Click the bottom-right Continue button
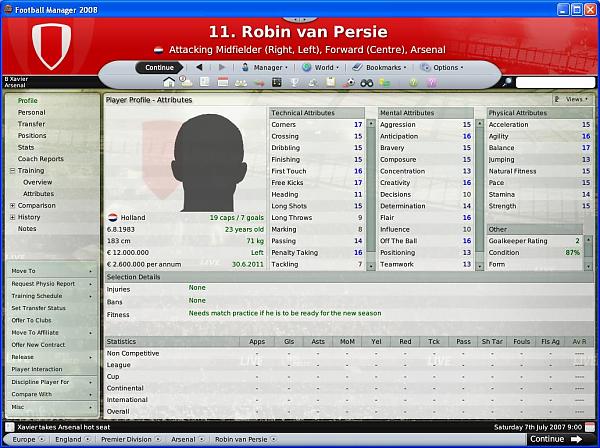Screen dimensions: 600x448 pyautogui.click(x=553, y=439)
